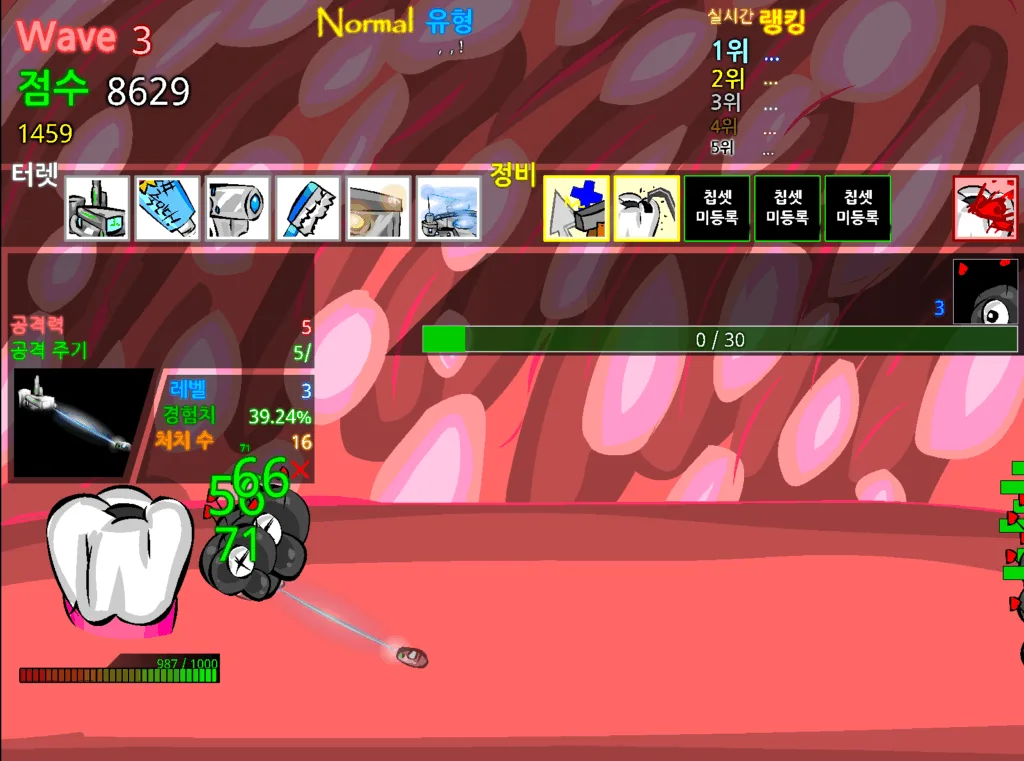Pick the silver blue-lens cannon turret
The width and height of the screenshot is (1024, 761).
(238, 208)
